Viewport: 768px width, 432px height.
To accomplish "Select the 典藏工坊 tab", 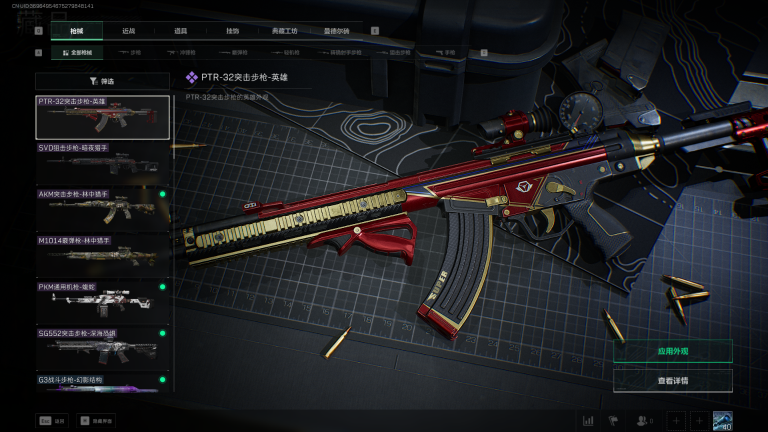I will [285, 31].
